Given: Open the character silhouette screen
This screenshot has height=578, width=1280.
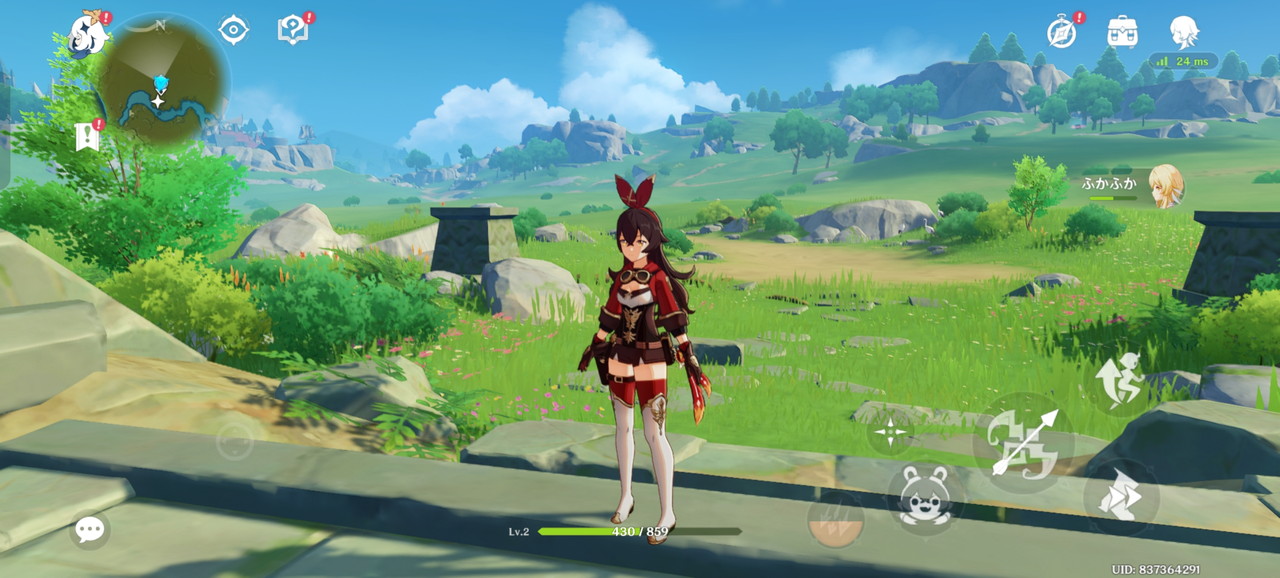Looking at the screenshot, I should click(x=1184, y=31).
